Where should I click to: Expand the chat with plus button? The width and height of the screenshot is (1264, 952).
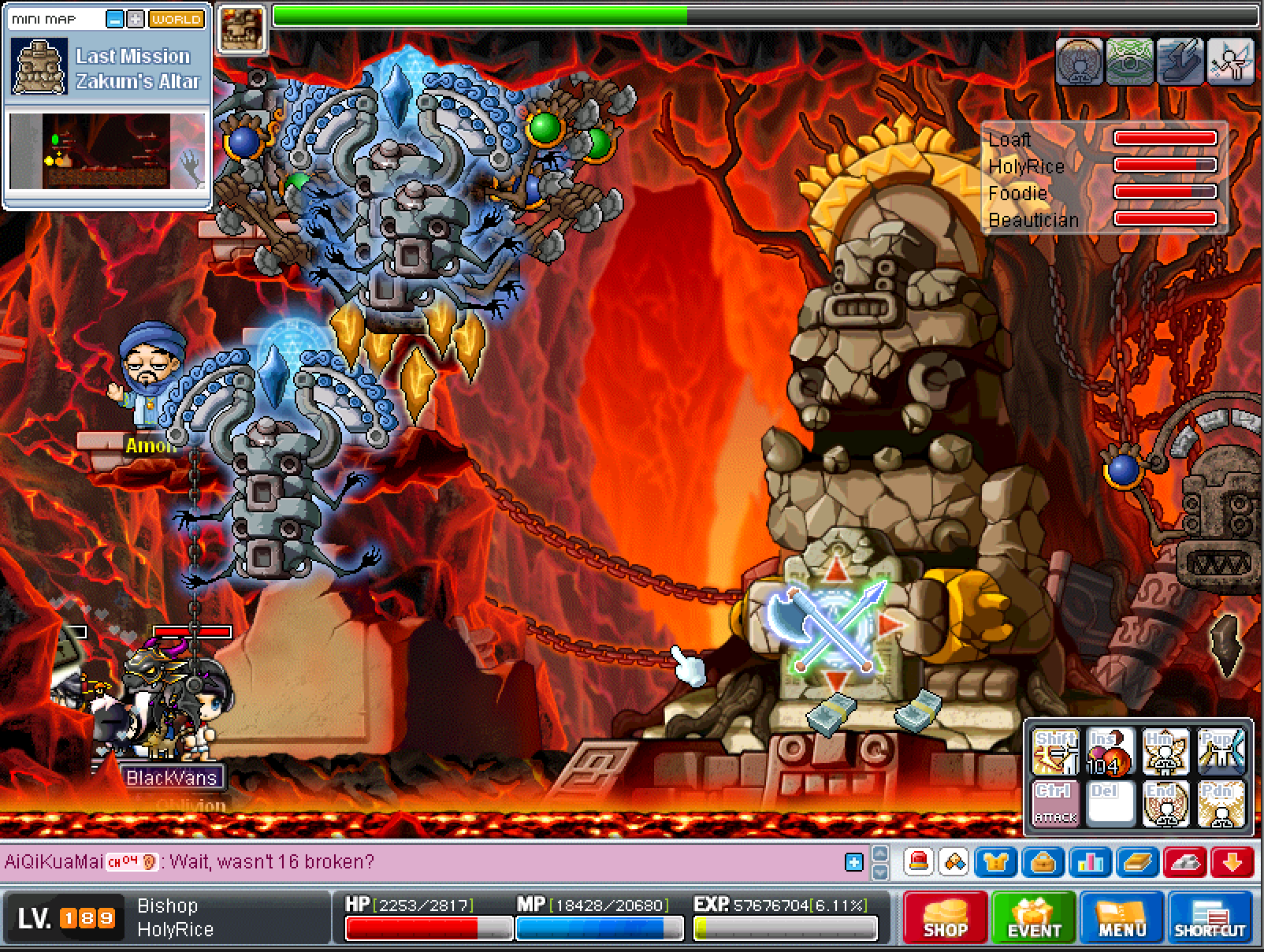[x=853, y=862]
